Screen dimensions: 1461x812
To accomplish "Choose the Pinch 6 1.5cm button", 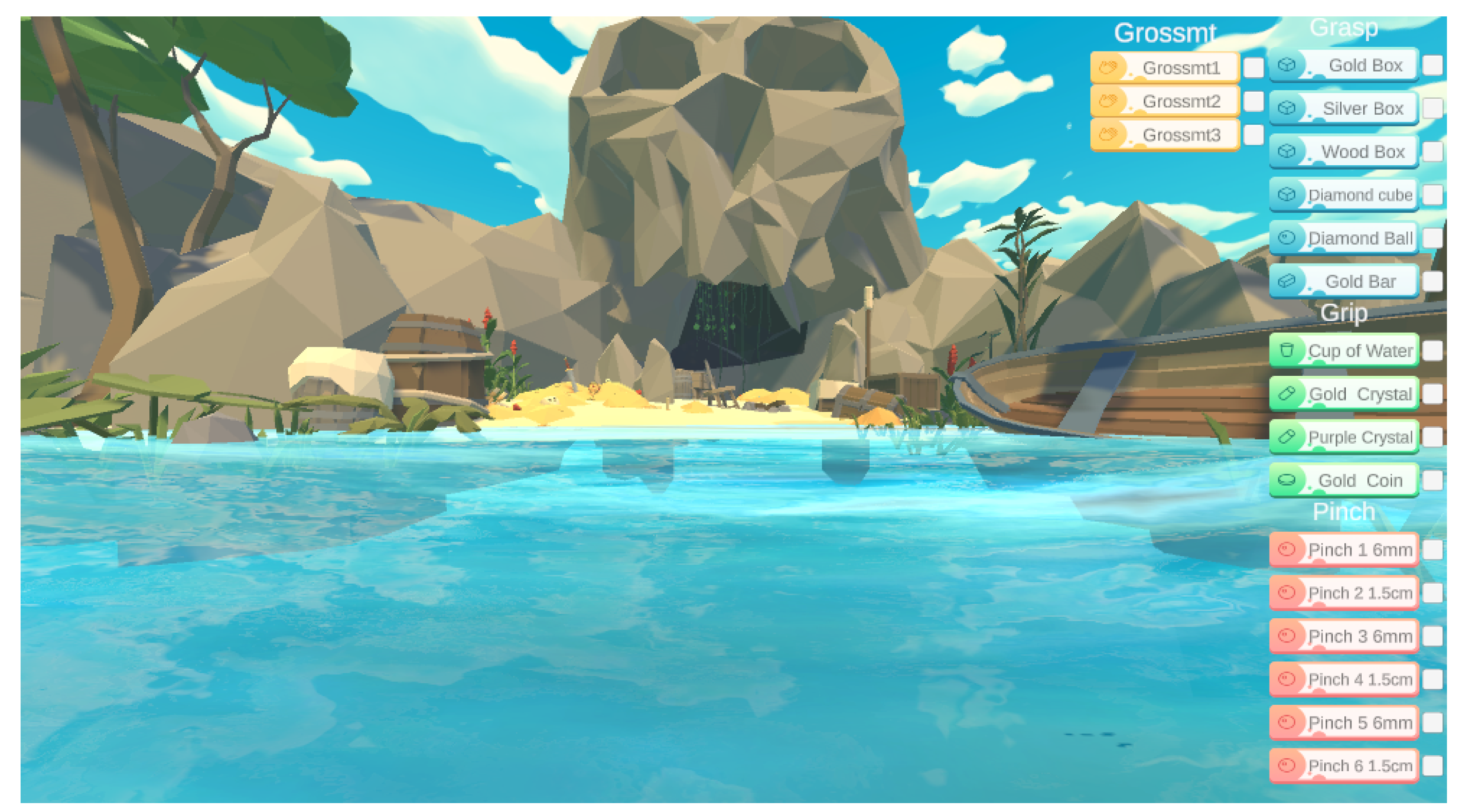I will [x=1343, y=766].
